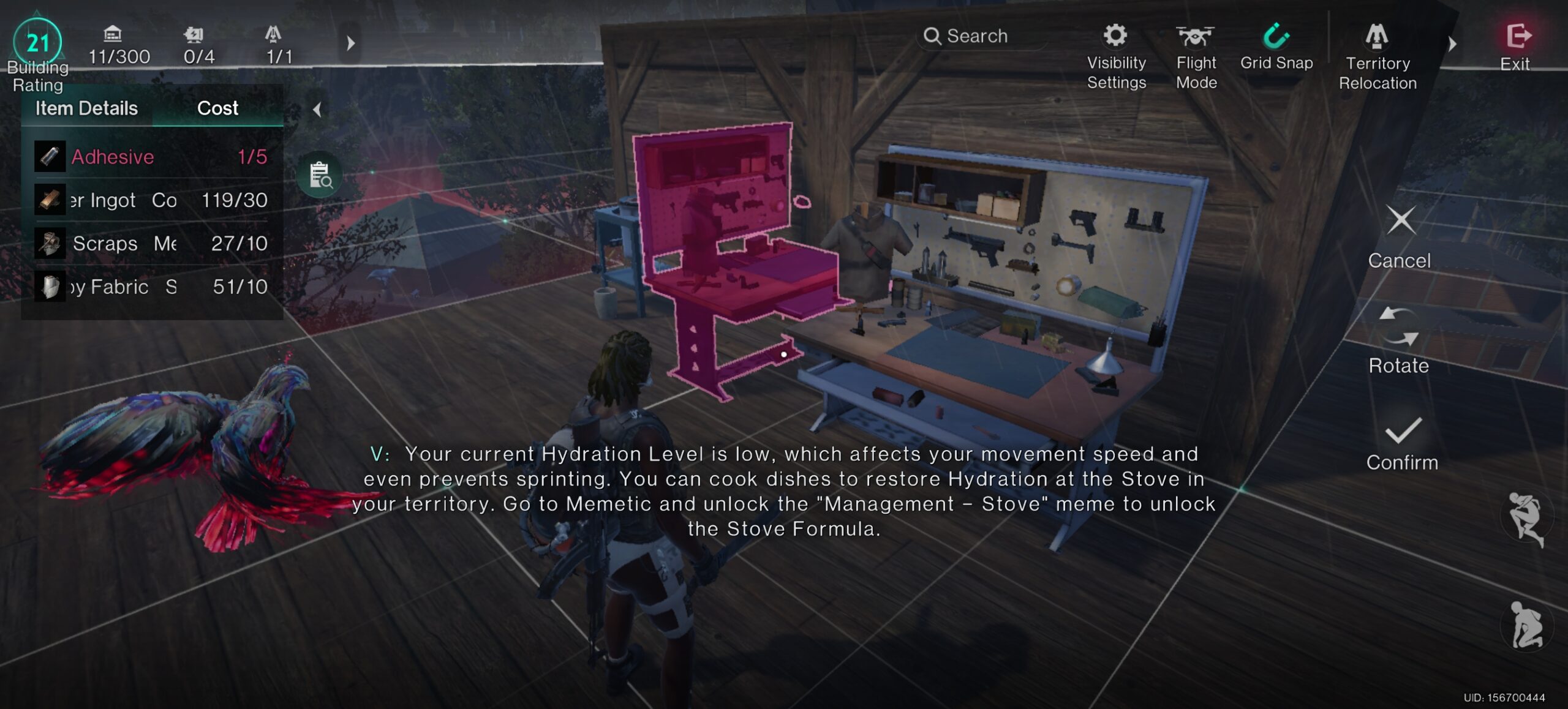Select the Cost tab

pyautogui.click(x=217, y=108)
